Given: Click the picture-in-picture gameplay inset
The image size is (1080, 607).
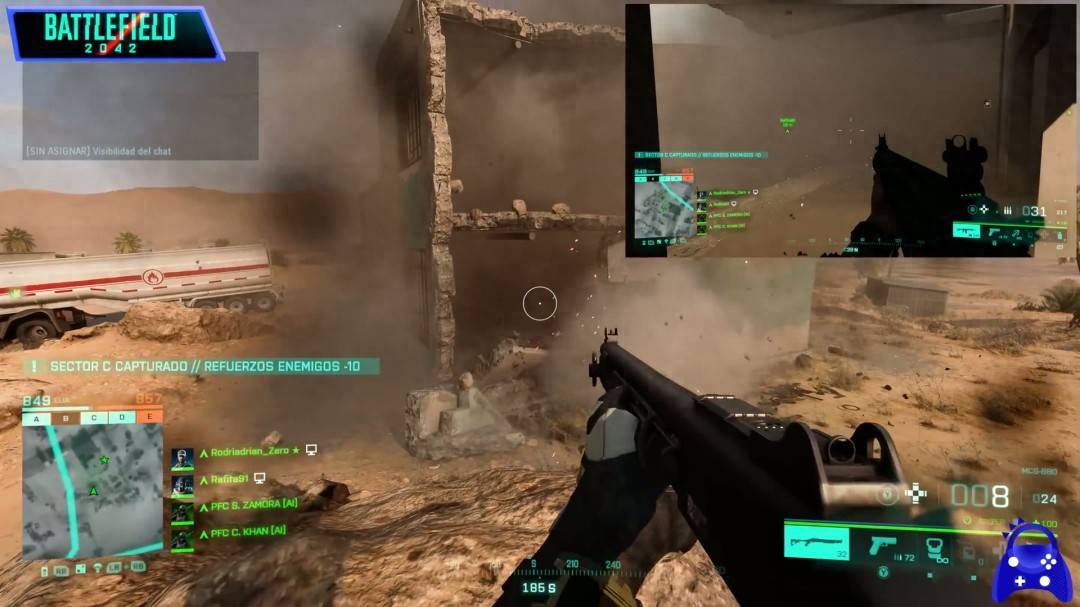Looking at the screenshot, I should click(x=850, y=130).
